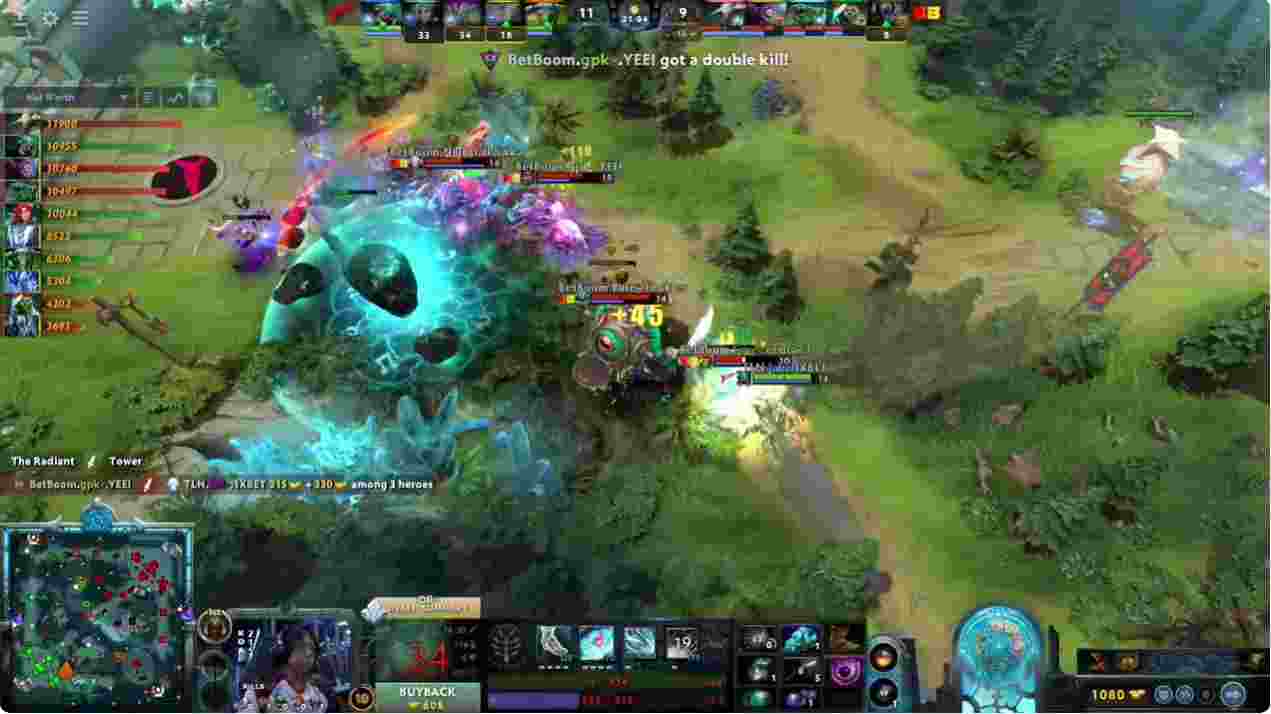
Task: Open the shop via the gold counter
Action: click(x=1109, y=694)
